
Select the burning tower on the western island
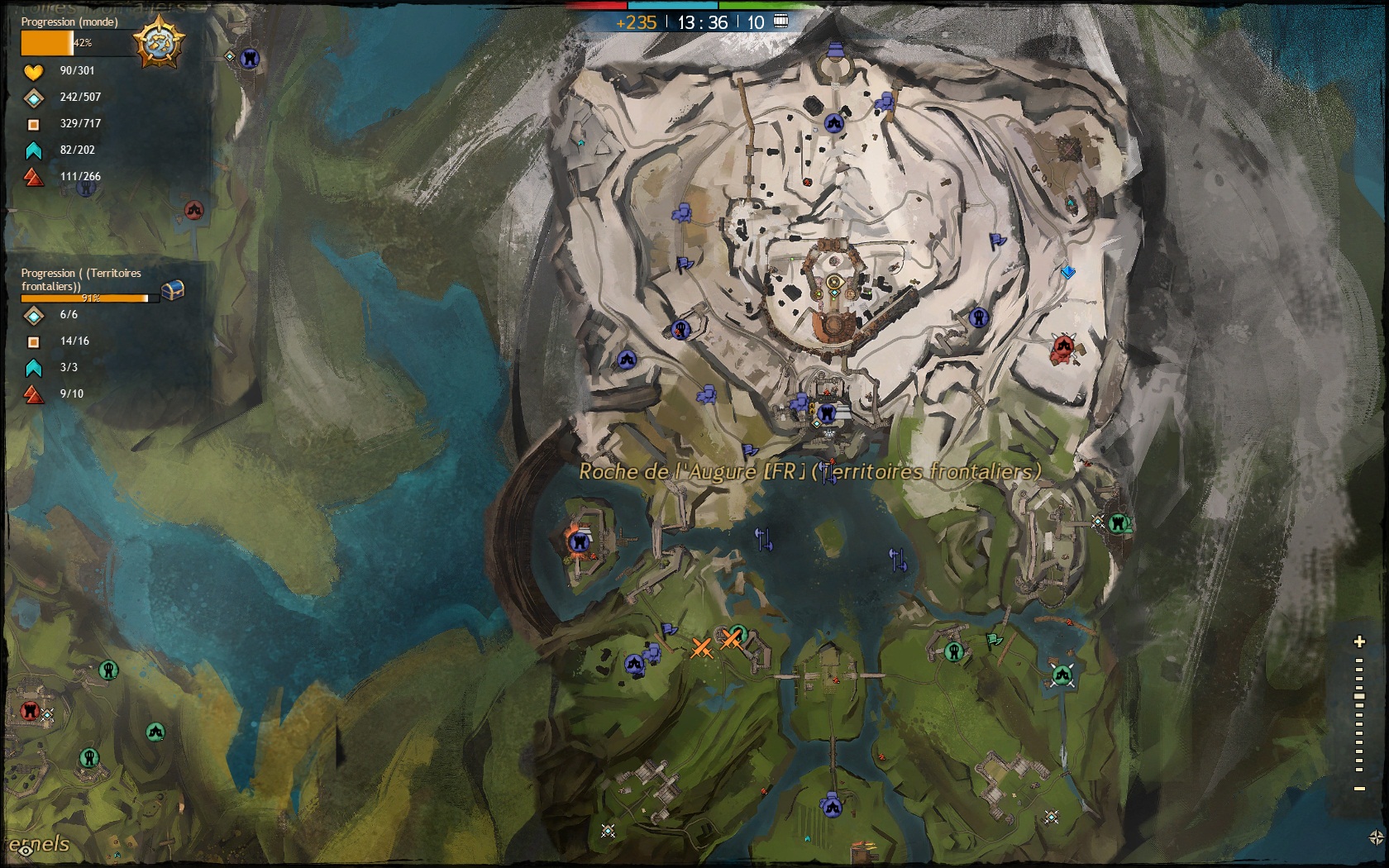578,541
